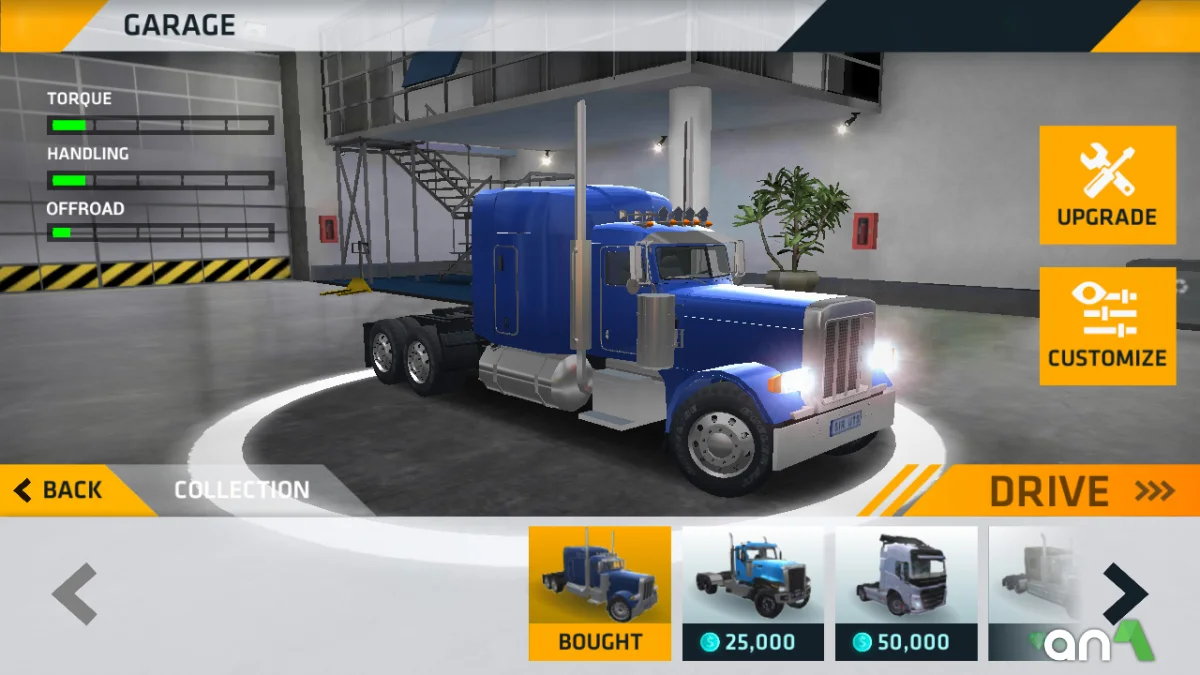
Task: Show next trucks with right arrow
Action: coord(1125,594)
